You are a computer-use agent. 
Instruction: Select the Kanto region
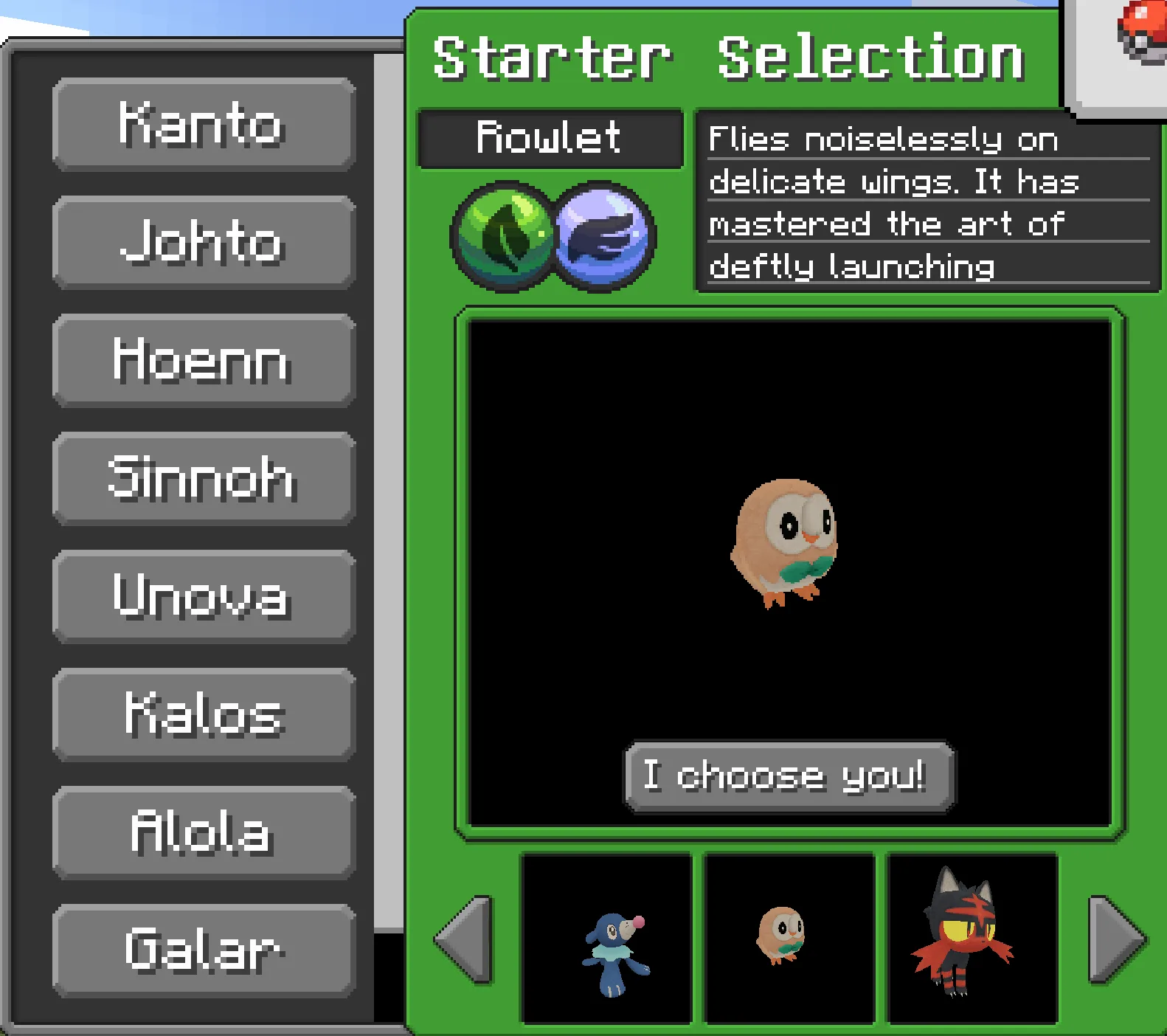point(204,125)
